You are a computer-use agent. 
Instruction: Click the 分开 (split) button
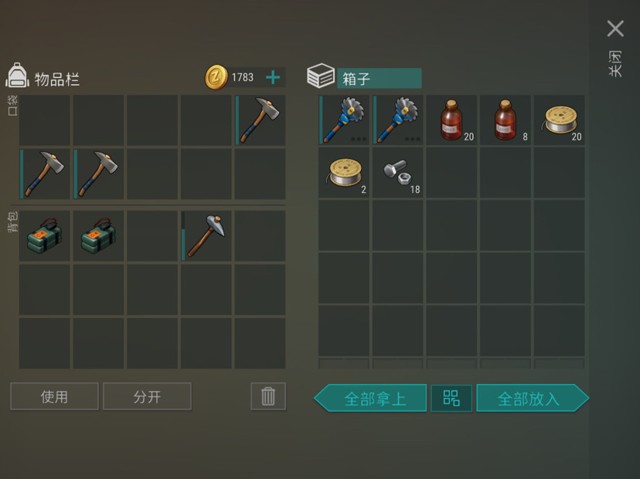pos(147,397)
